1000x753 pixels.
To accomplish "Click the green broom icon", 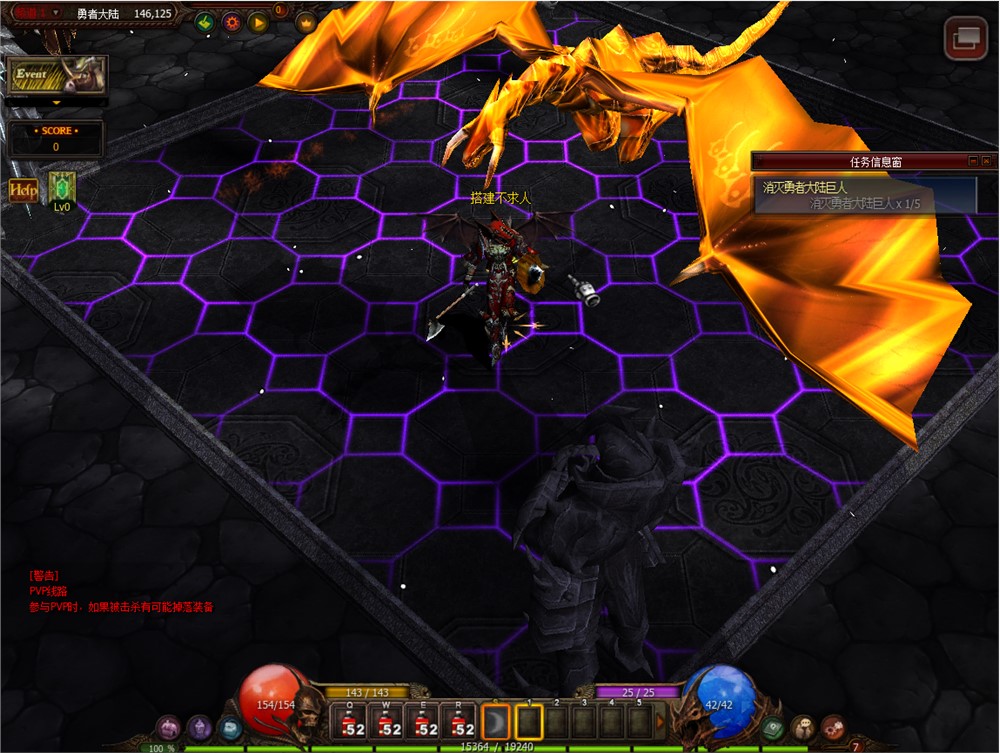I will [205, 21].
